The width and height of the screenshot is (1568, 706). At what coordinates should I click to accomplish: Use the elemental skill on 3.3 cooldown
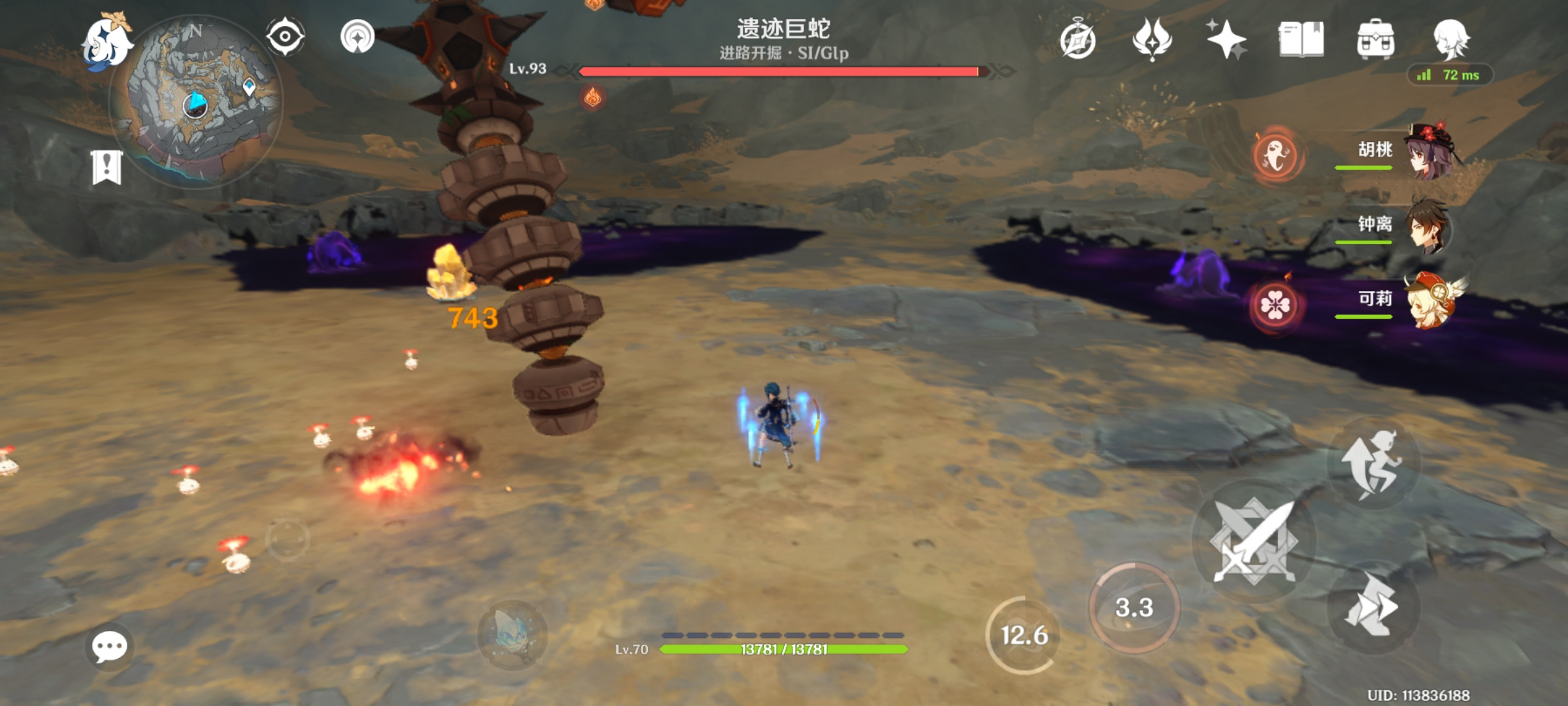(1134, 608)
